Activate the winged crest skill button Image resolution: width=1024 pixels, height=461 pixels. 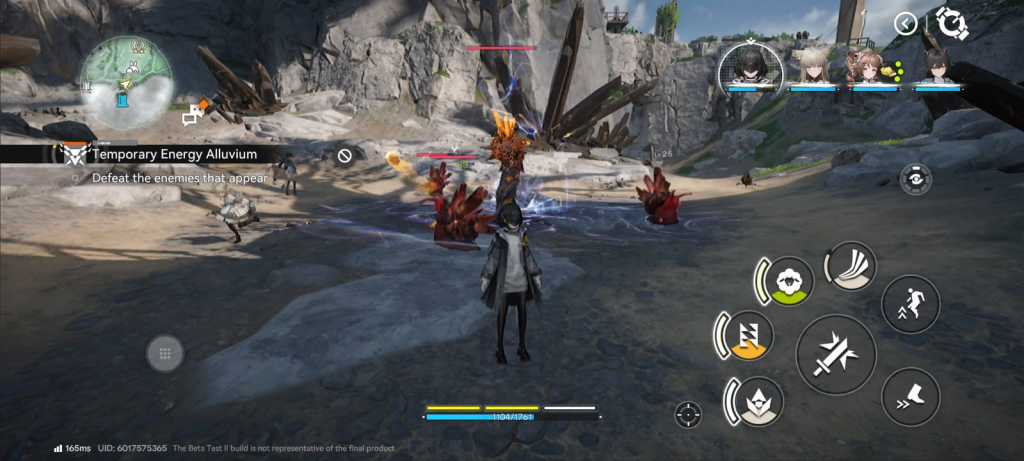click(x=757, y=401)
